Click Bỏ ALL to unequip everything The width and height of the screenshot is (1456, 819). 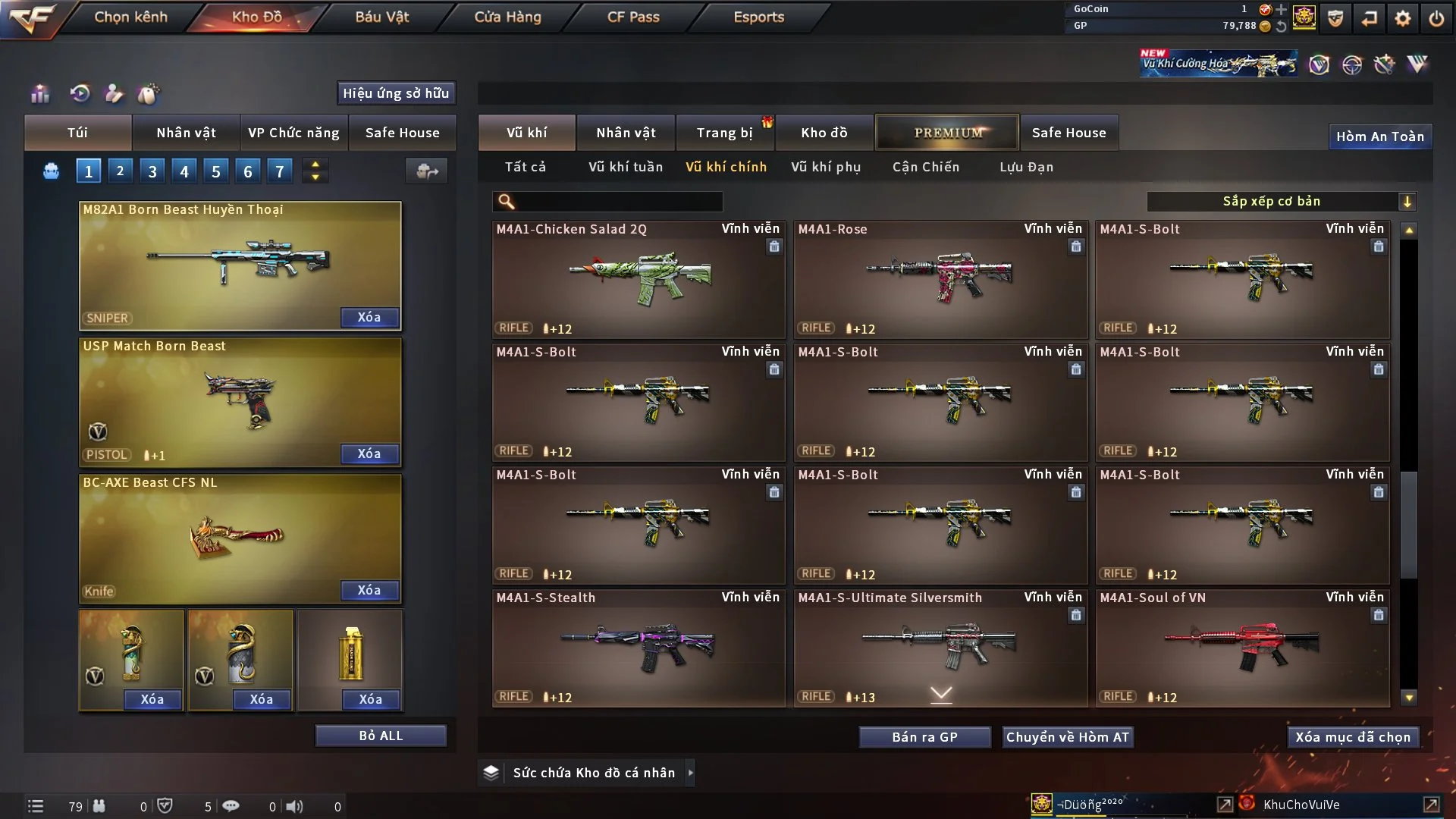pyautogui.click(x=381, y=736)
